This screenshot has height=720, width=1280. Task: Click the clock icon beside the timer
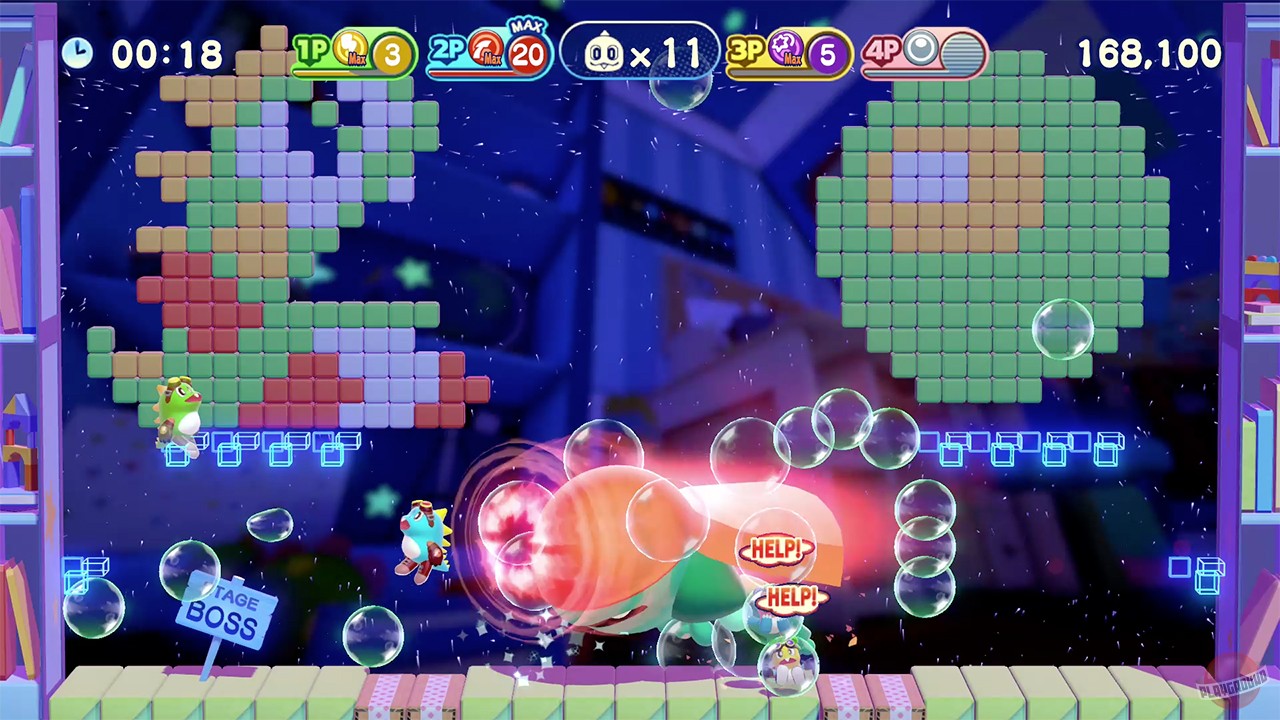78,52
